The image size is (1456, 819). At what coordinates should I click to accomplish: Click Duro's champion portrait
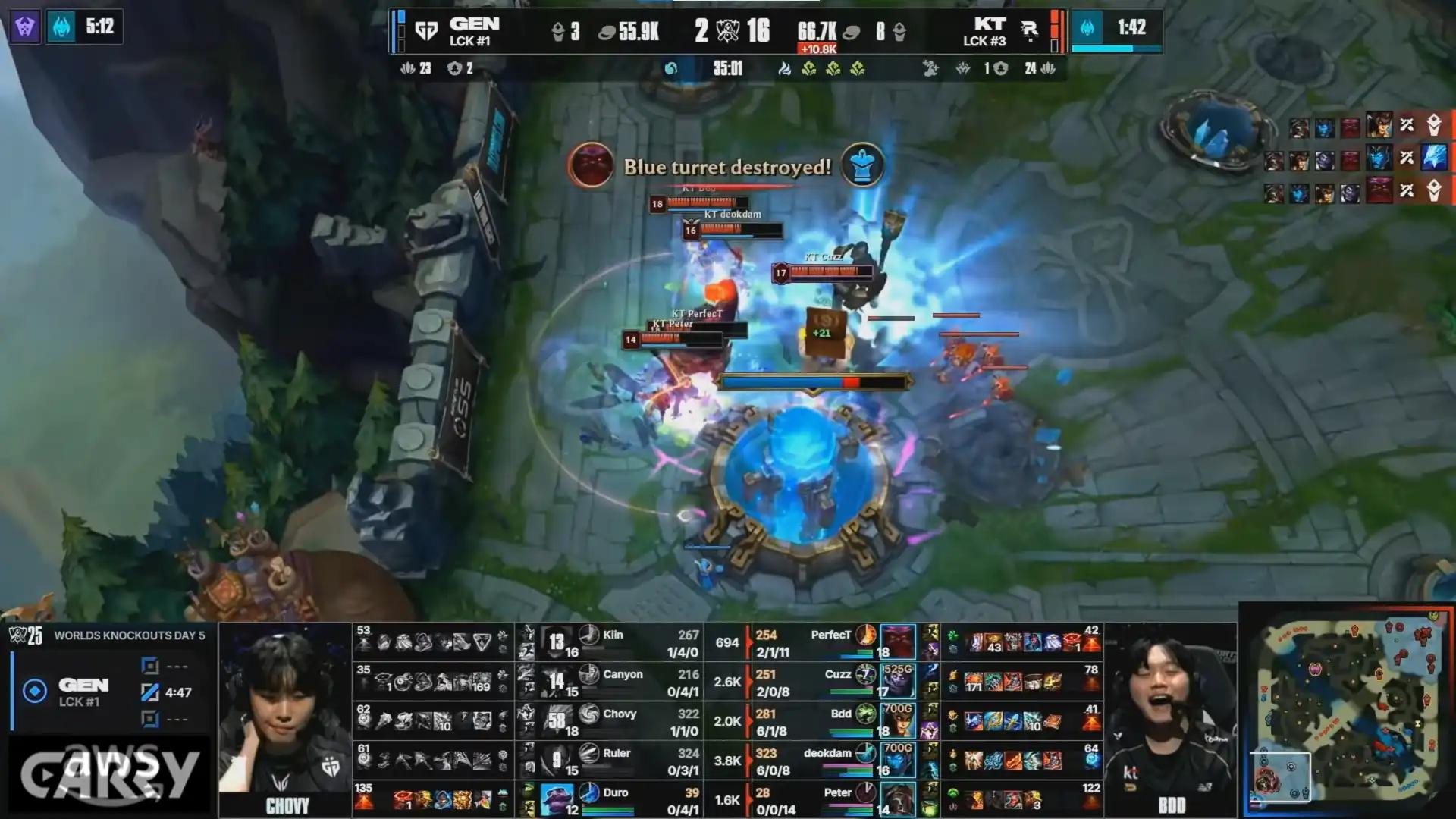coord(556,800)
